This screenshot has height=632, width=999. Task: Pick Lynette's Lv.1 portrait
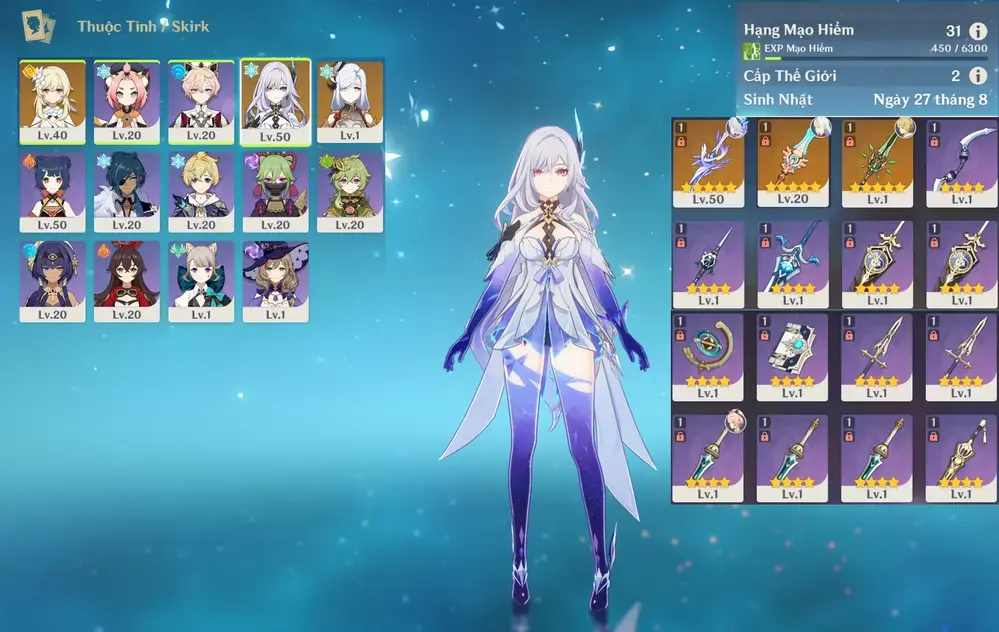point(201,281)
